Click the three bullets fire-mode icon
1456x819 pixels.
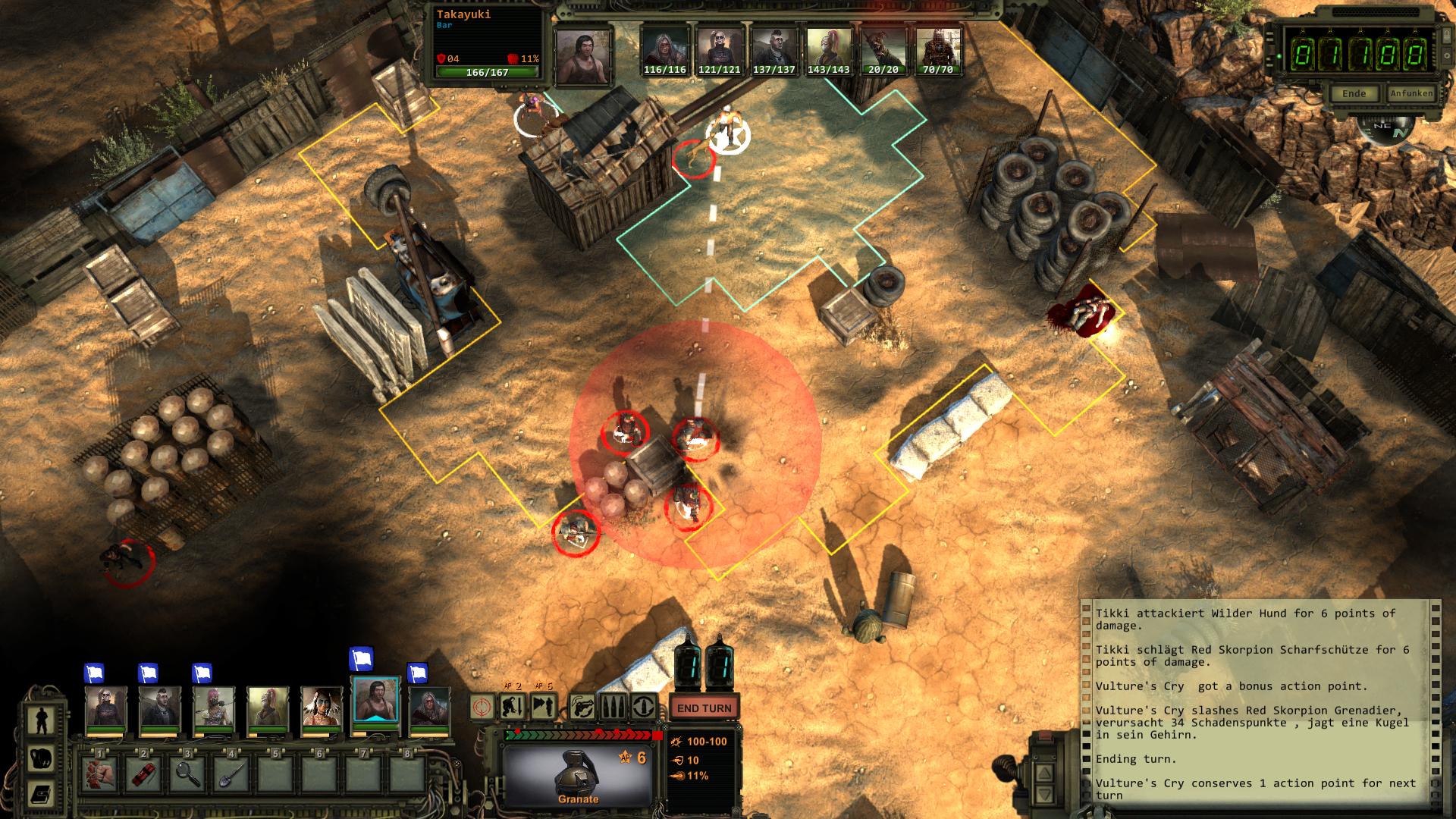click(613, 708)
